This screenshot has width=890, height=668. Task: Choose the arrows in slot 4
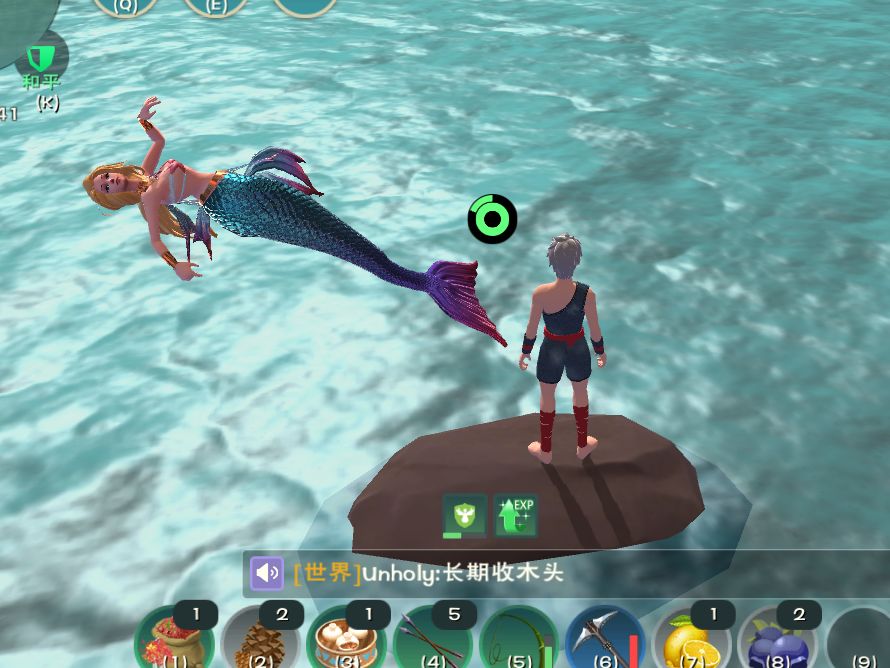434,640
